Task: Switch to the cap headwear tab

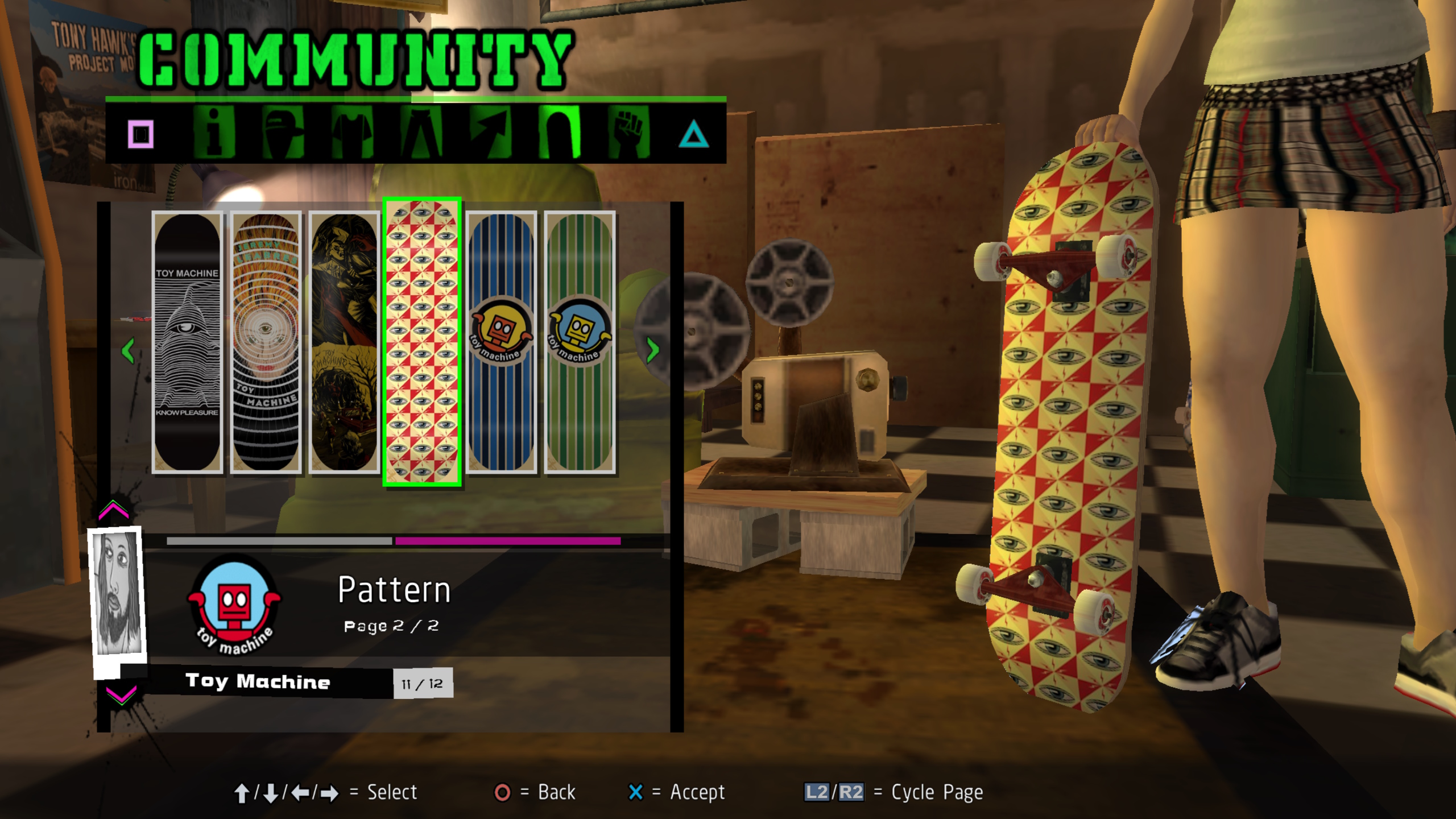Action: (283, 133)
